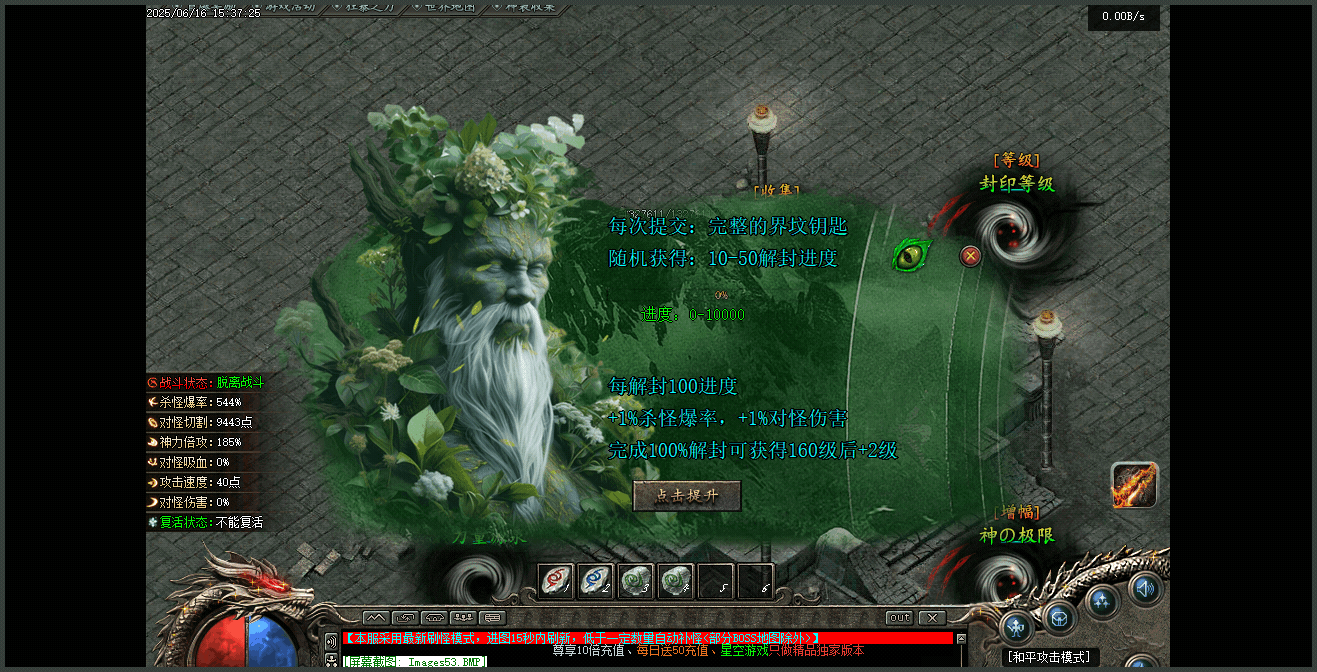Toggle the sound speaker button
Image resolution: width=1317 pixels, height=672 pixels.
coord(1146,588)
